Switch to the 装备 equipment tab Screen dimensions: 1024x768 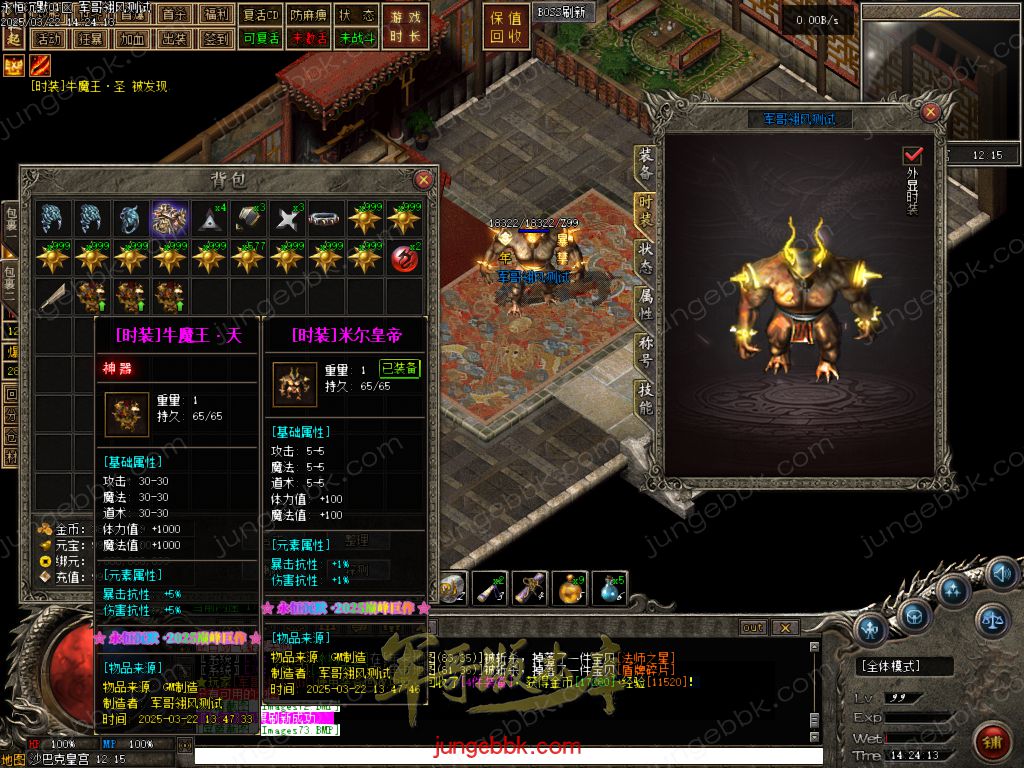coord(646,162)
